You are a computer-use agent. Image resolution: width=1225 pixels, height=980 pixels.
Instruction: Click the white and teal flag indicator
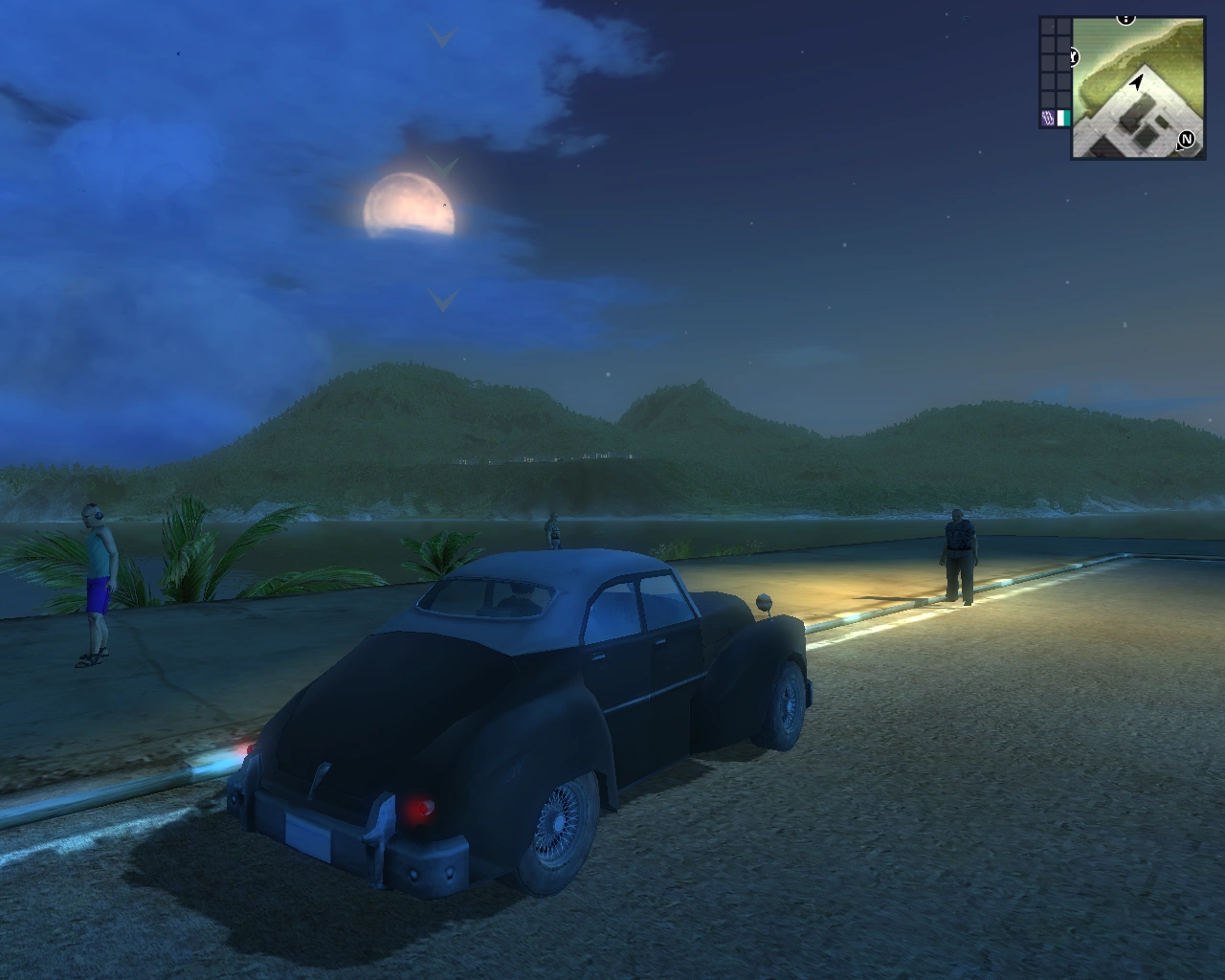tap(1063, 119)
